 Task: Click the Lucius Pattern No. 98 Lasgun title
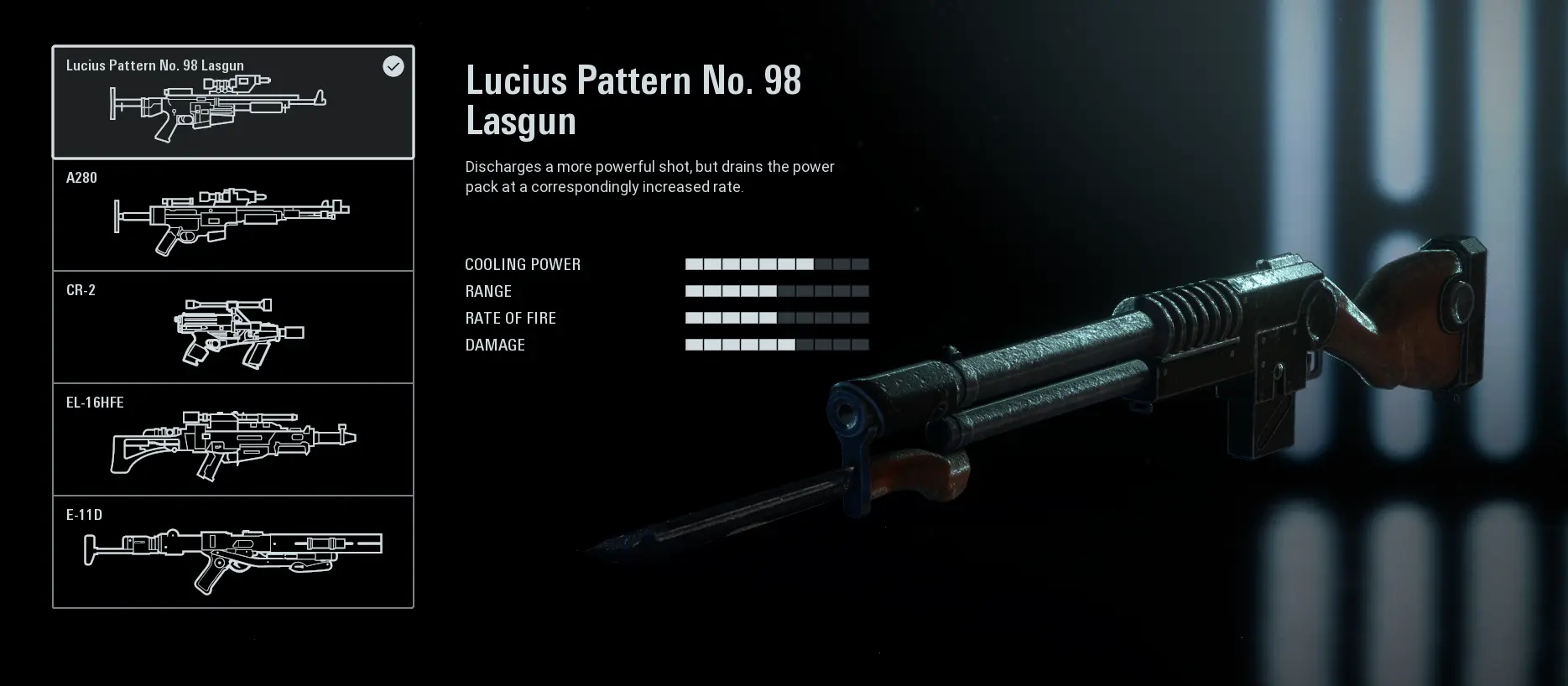[633, 101]
